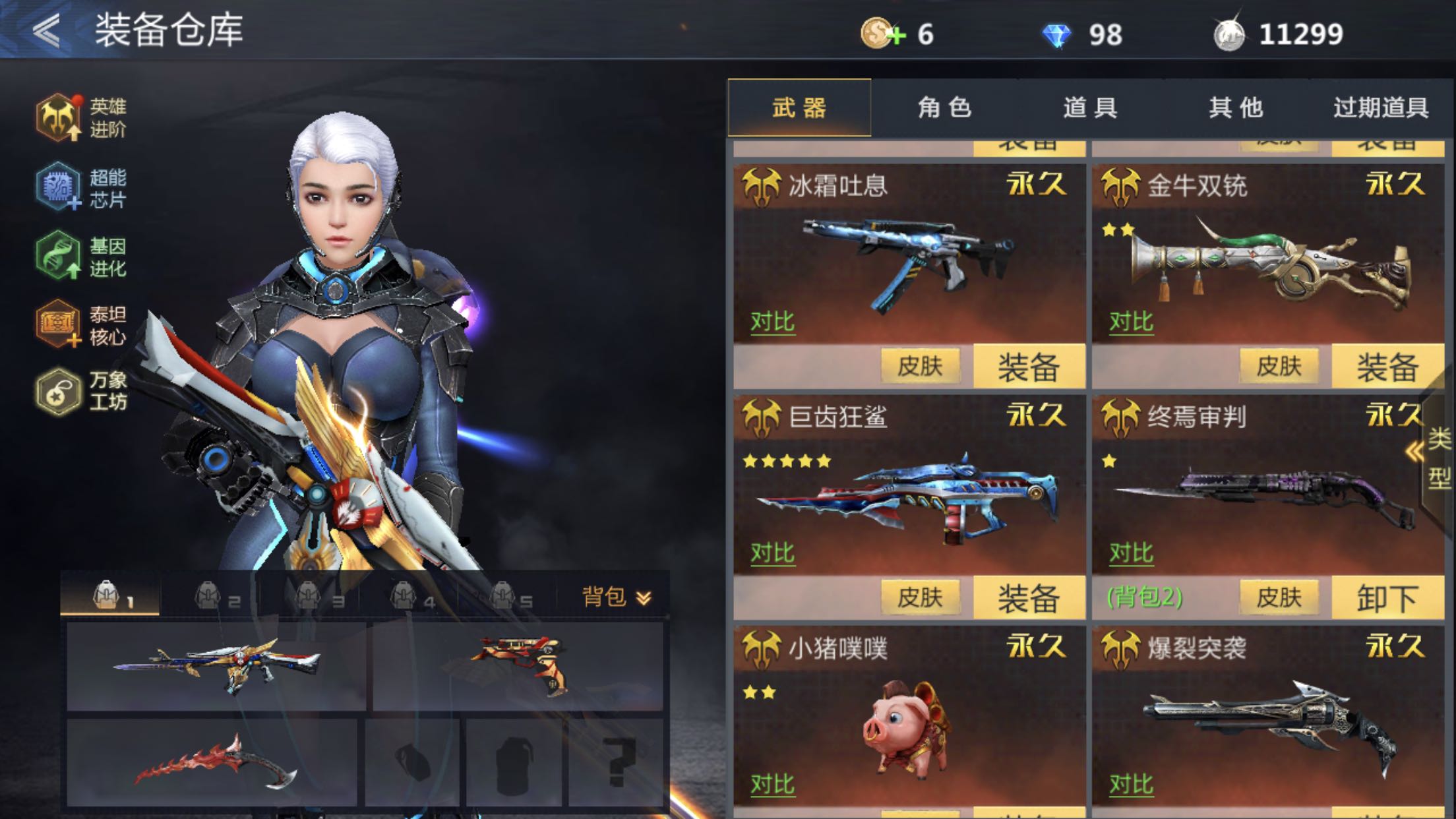Switch to the 角色 tab
This screenshot has width=1456, height=819.
coord(944,107)
